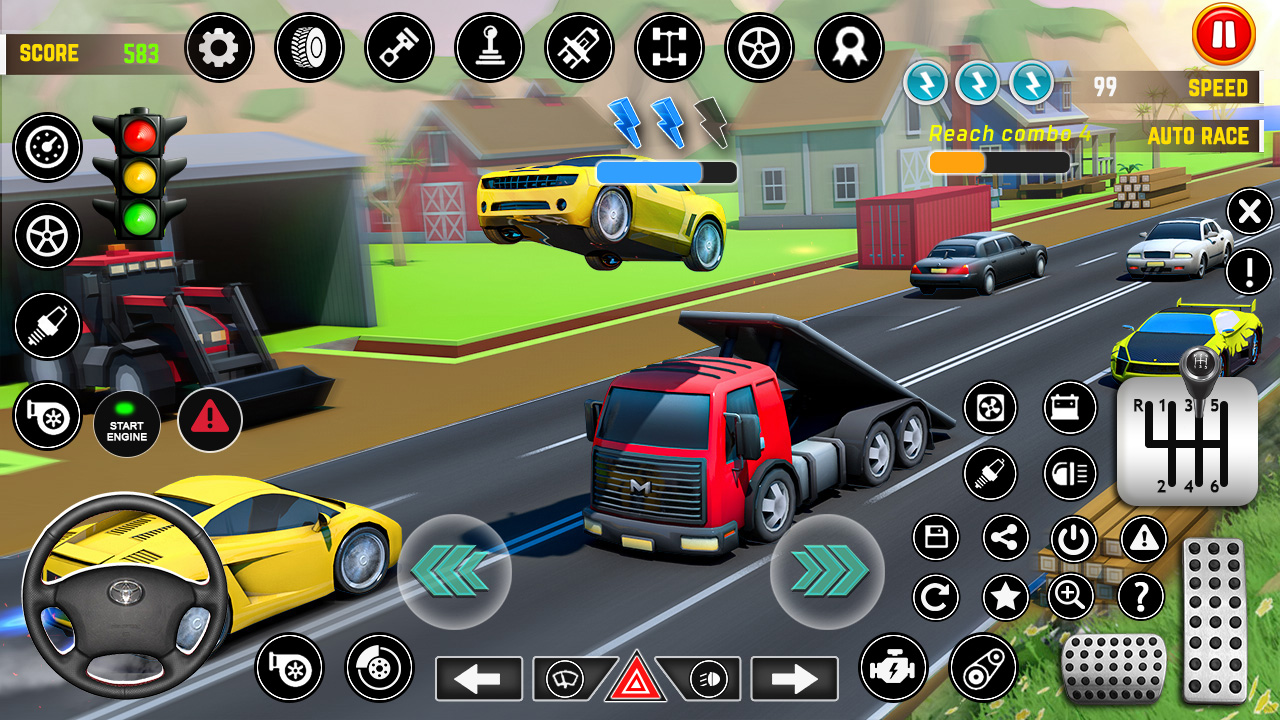Tap the START ENGINE button
Image resolution: width=1280 pixels, height=720 pixels.
click(127, 424)
